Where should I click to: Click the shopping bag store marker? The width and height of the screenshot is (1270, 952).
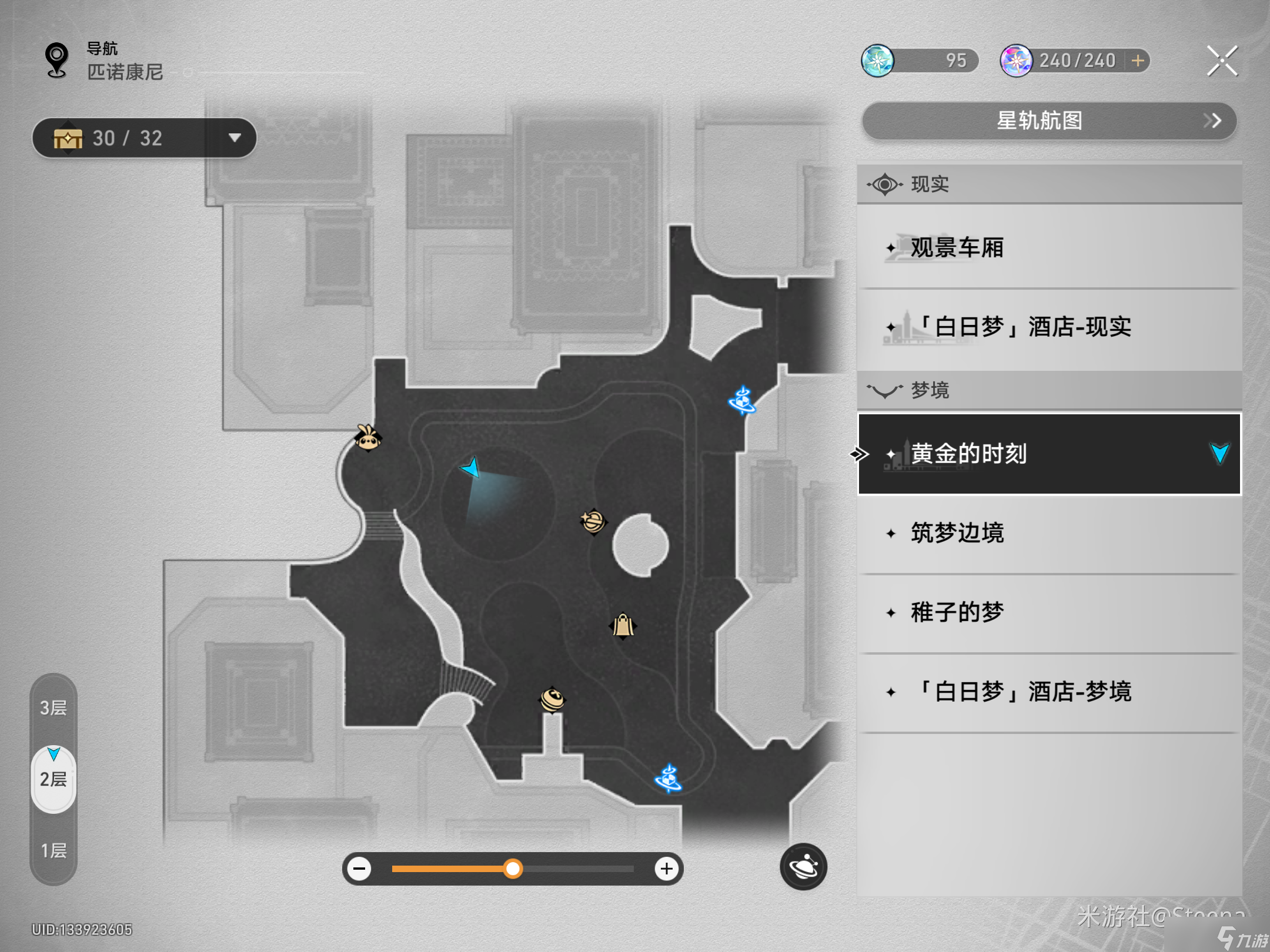coord(623,626)
